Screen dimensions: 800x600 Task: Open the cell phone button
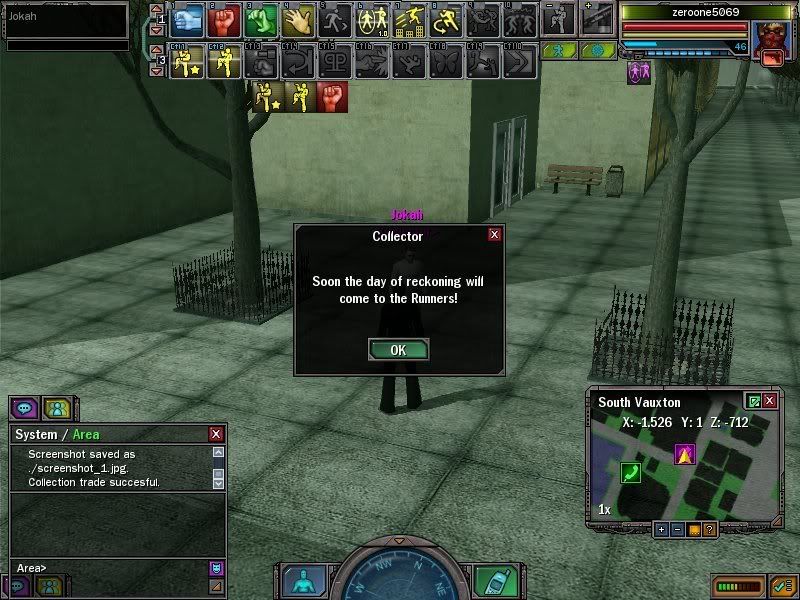point(489,580)
